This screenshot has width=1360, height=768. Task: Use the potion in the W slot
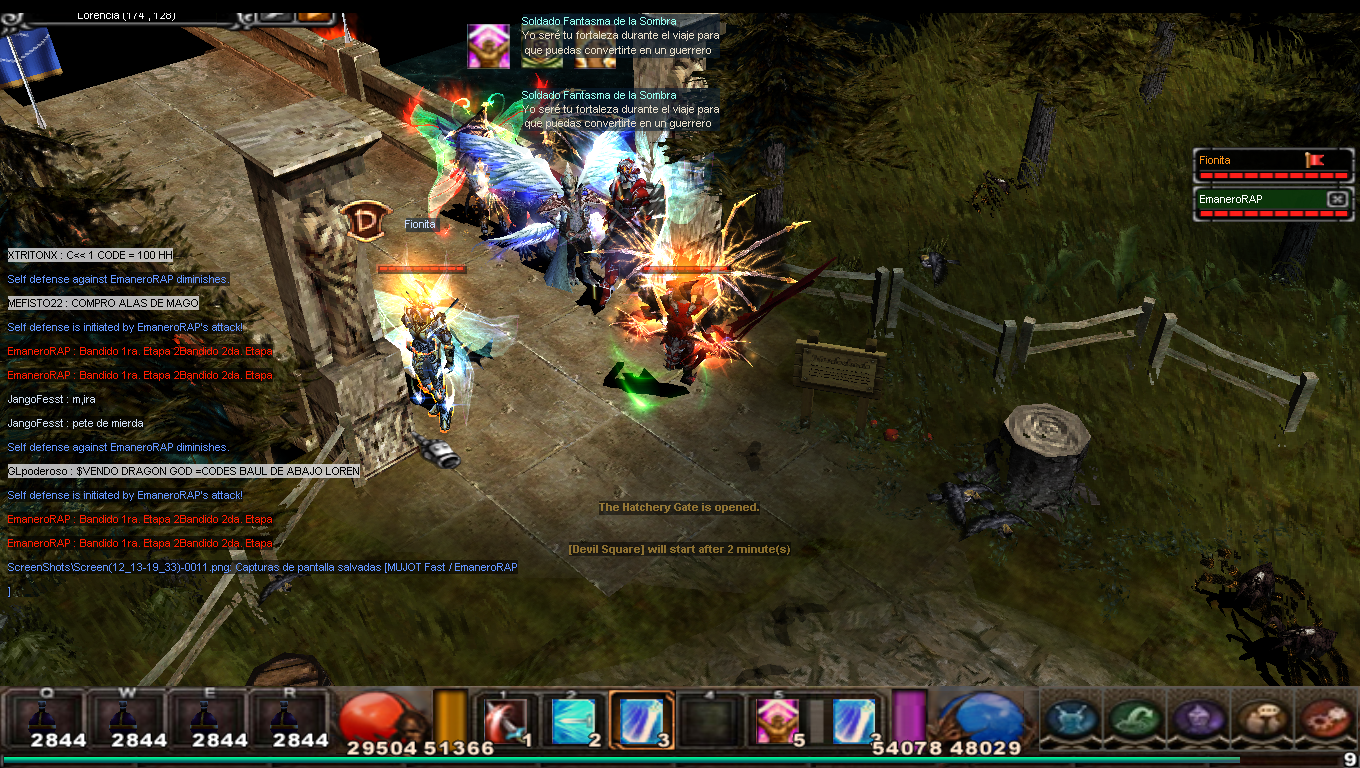pyautogui.click(x=126, y=718)
